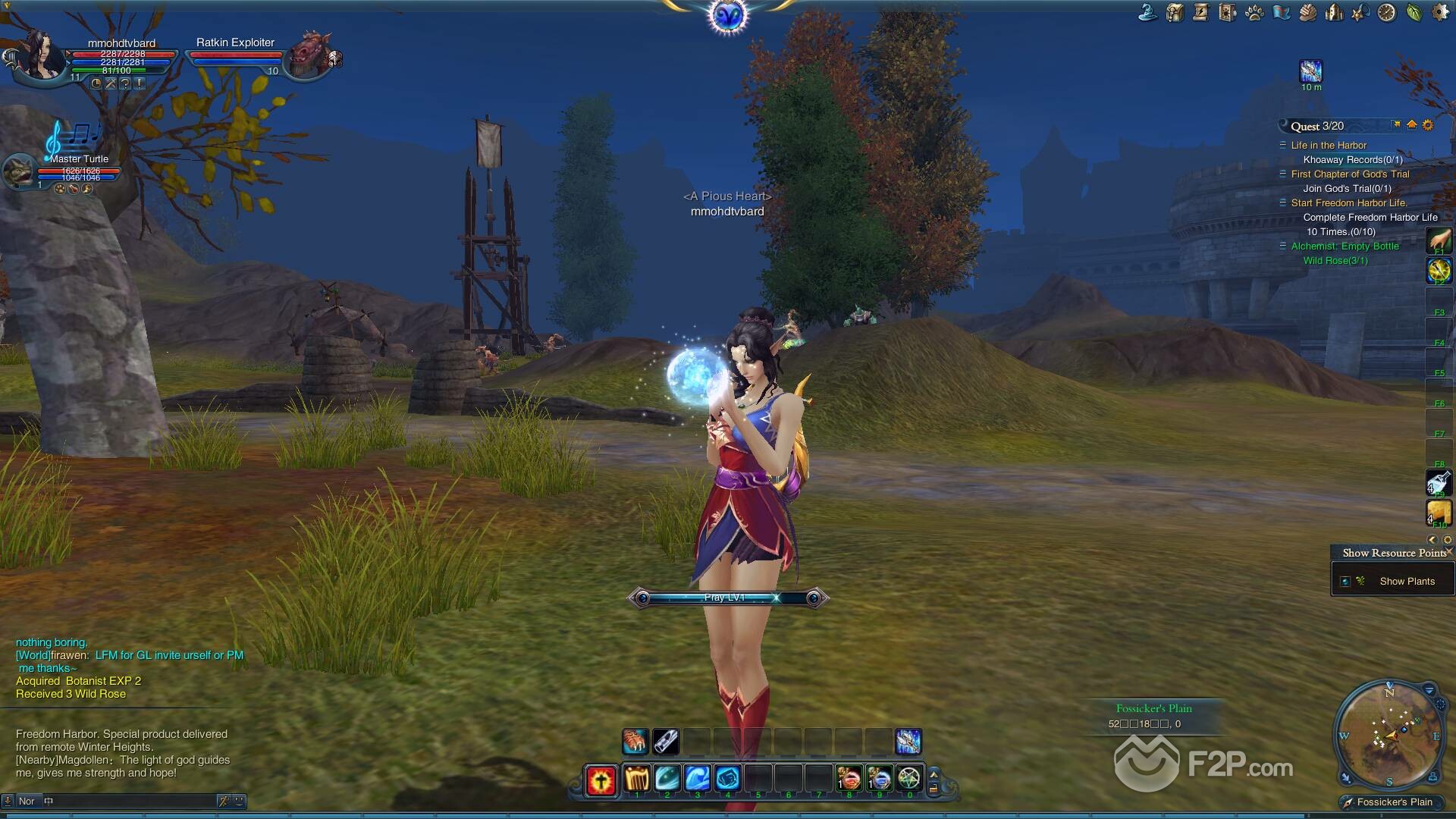Screen dimensions: 1456x819
Task: Open the handshake social menu icon
Action: click(1307, 12)
